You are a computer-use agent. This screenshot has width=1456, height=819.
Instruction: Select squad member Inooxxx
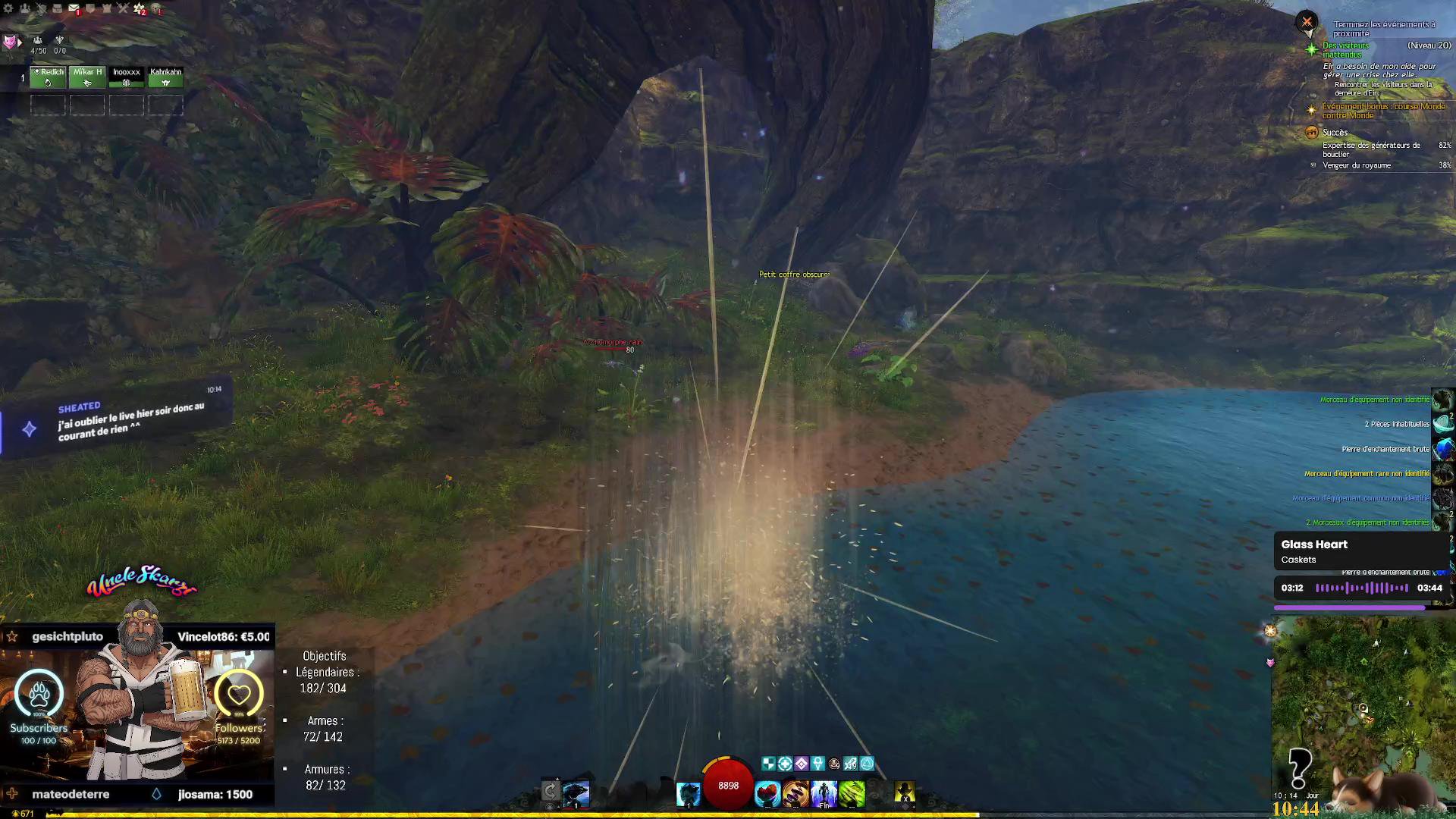(x=127, y=77)
